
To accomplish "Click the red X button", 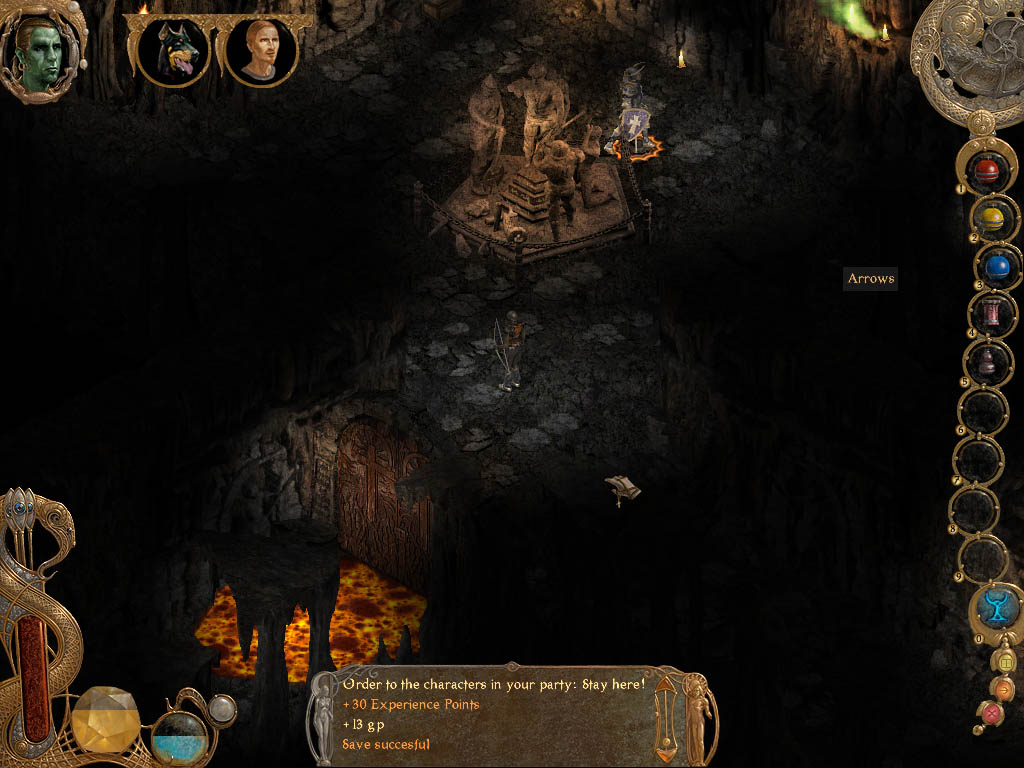I will coord(991,713).
